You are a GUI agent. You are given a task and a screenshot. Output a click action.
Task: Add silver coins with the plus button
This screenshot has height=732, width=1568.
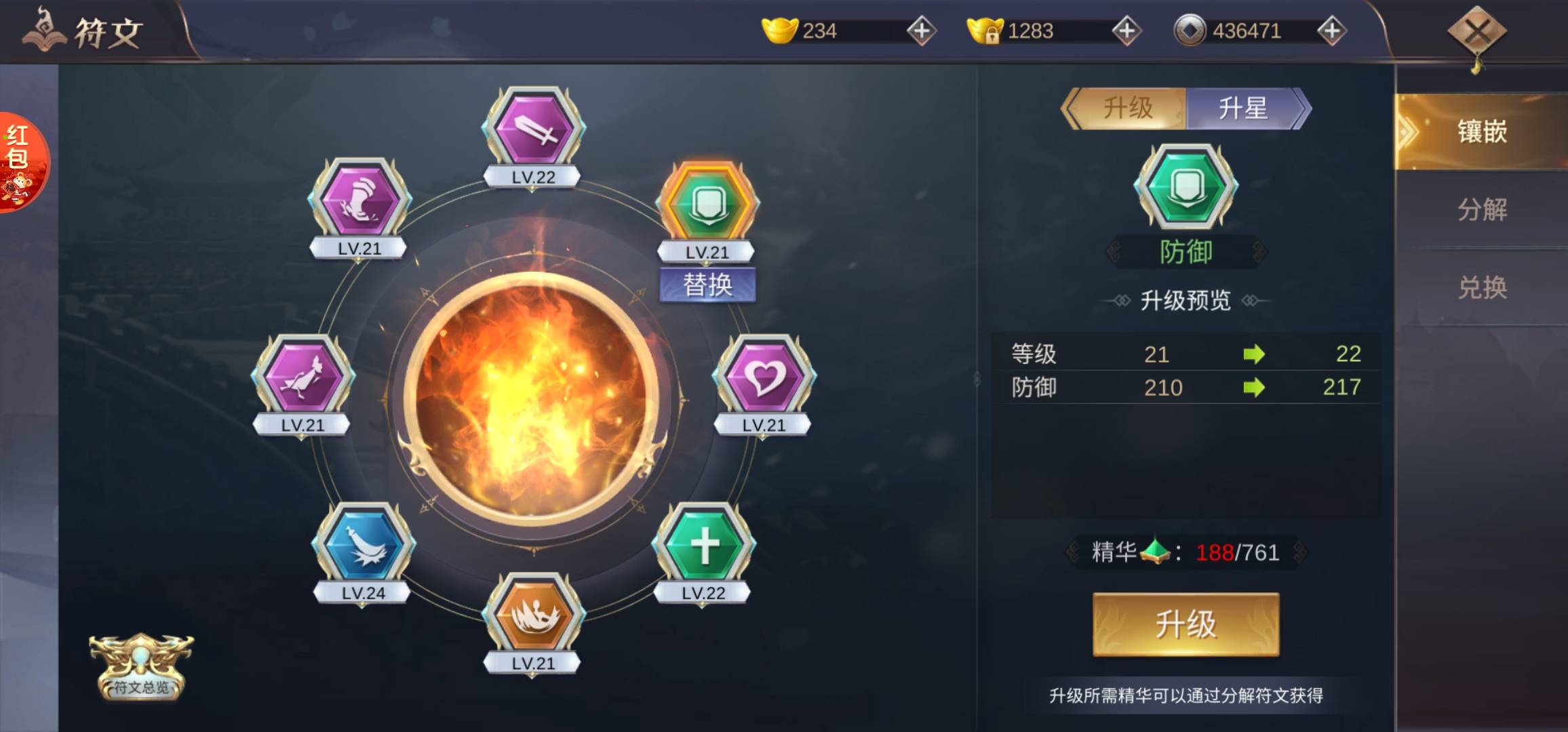(x=1331, y=30)
